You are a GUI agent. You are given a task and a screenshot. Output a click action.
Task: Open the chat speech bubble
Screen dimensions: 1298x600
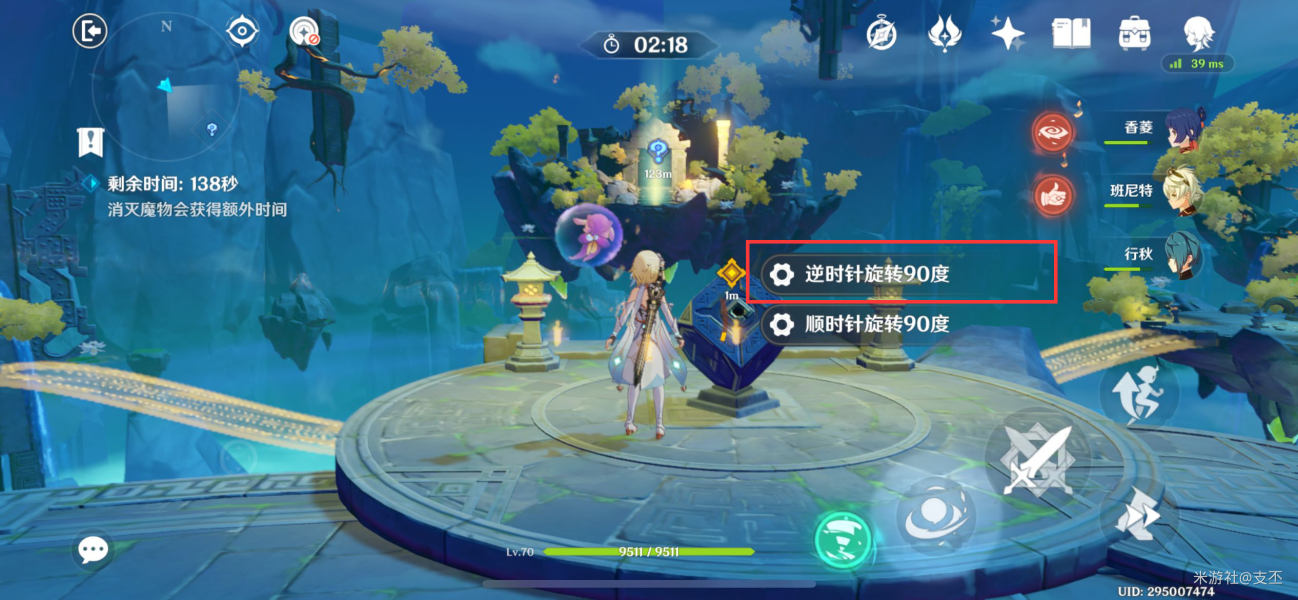[x=94, y=549]
